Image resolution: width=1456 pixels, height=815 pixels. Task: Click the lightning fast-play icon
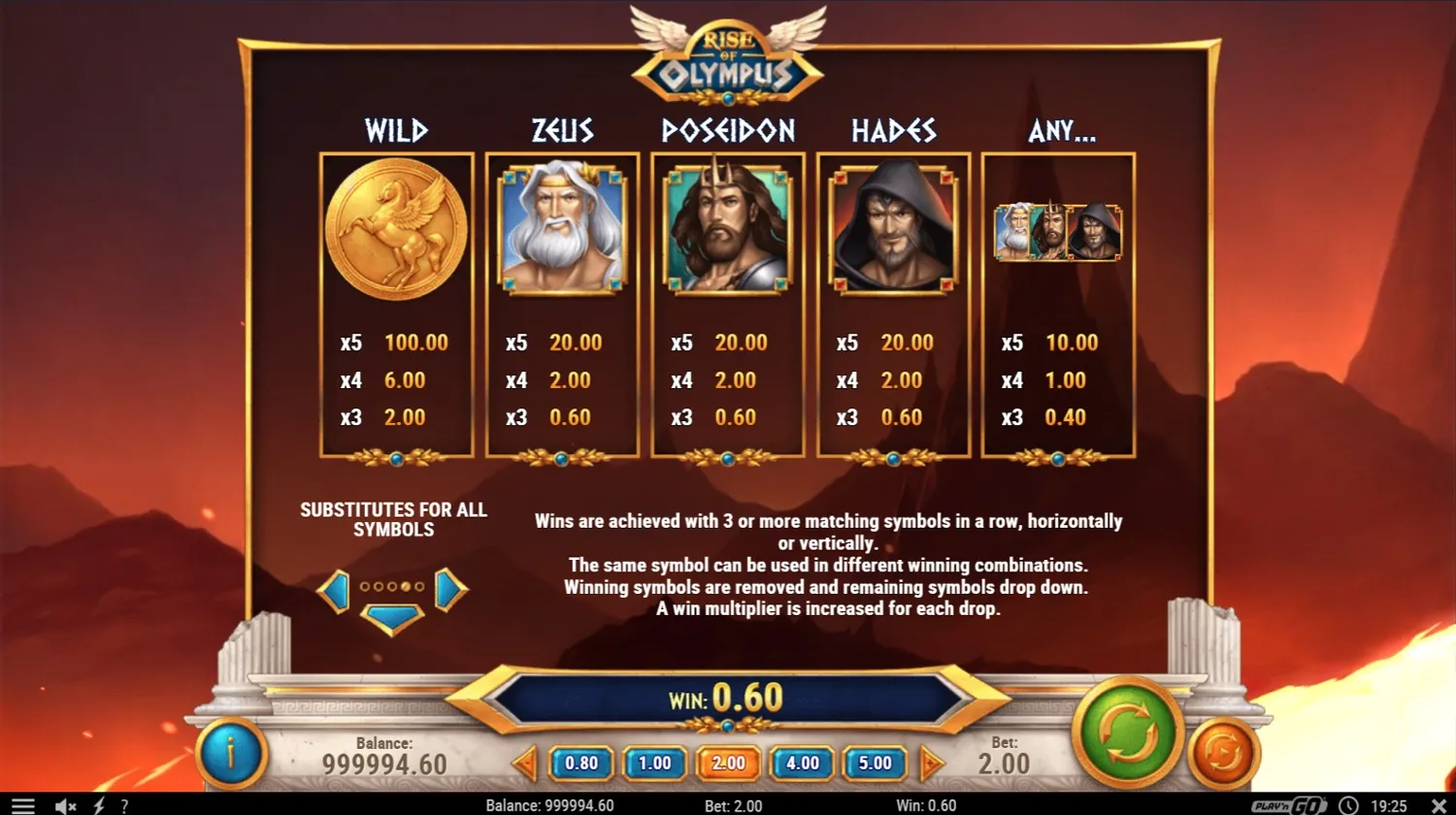coord(97,804)
